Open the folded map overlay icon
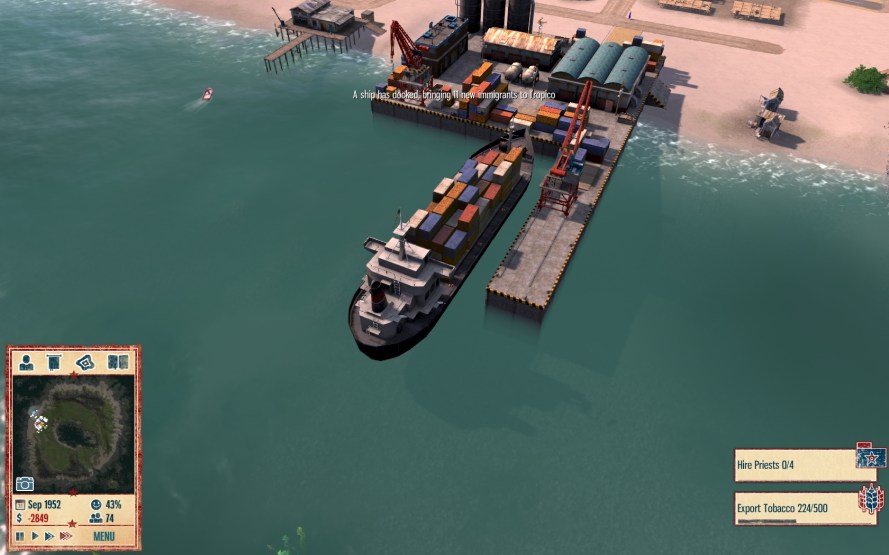Screen dimensions: 889x555 point(86,362)
